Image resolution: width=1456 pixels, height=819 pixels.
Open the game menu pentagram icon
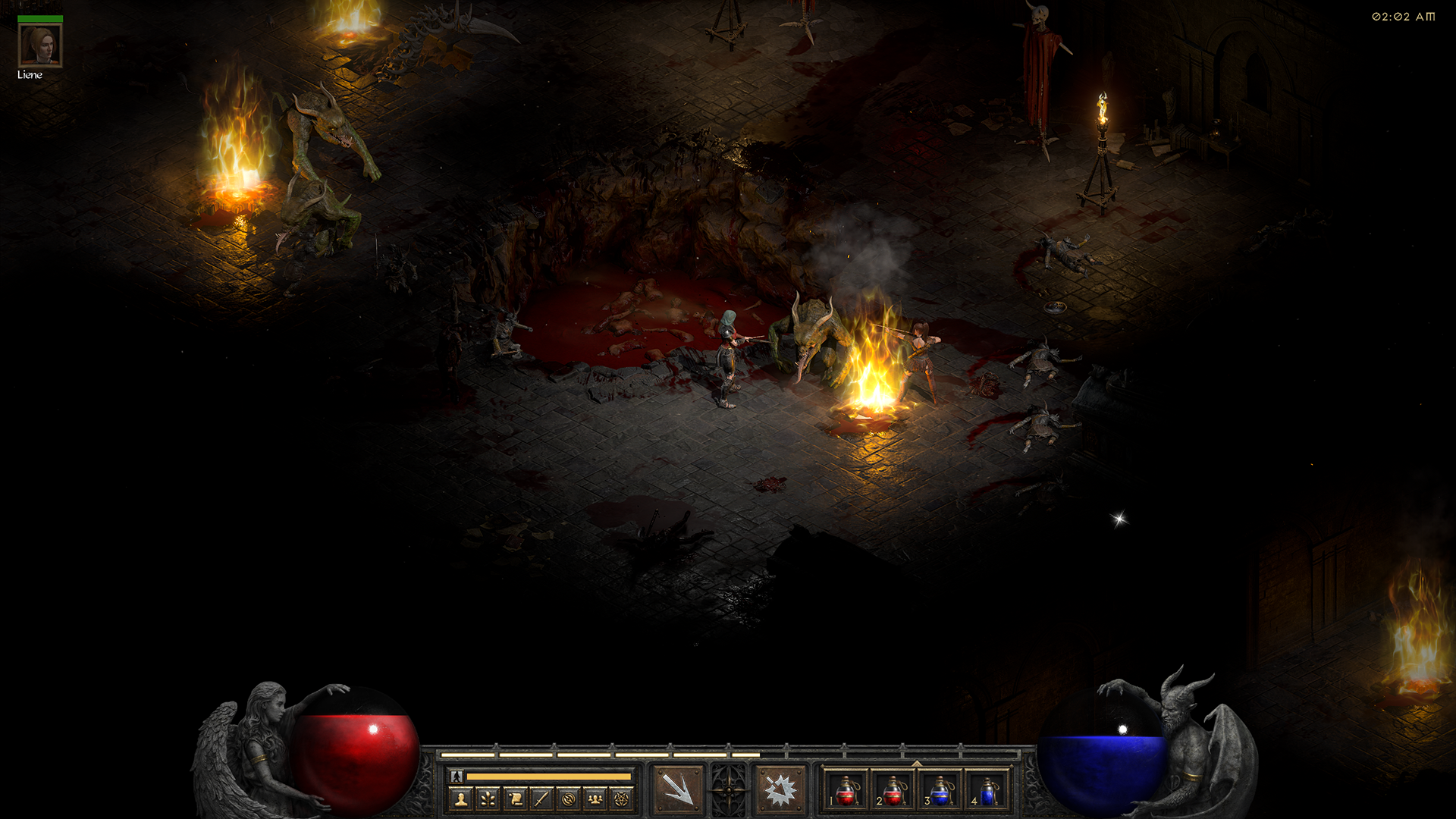pos(622,799)
